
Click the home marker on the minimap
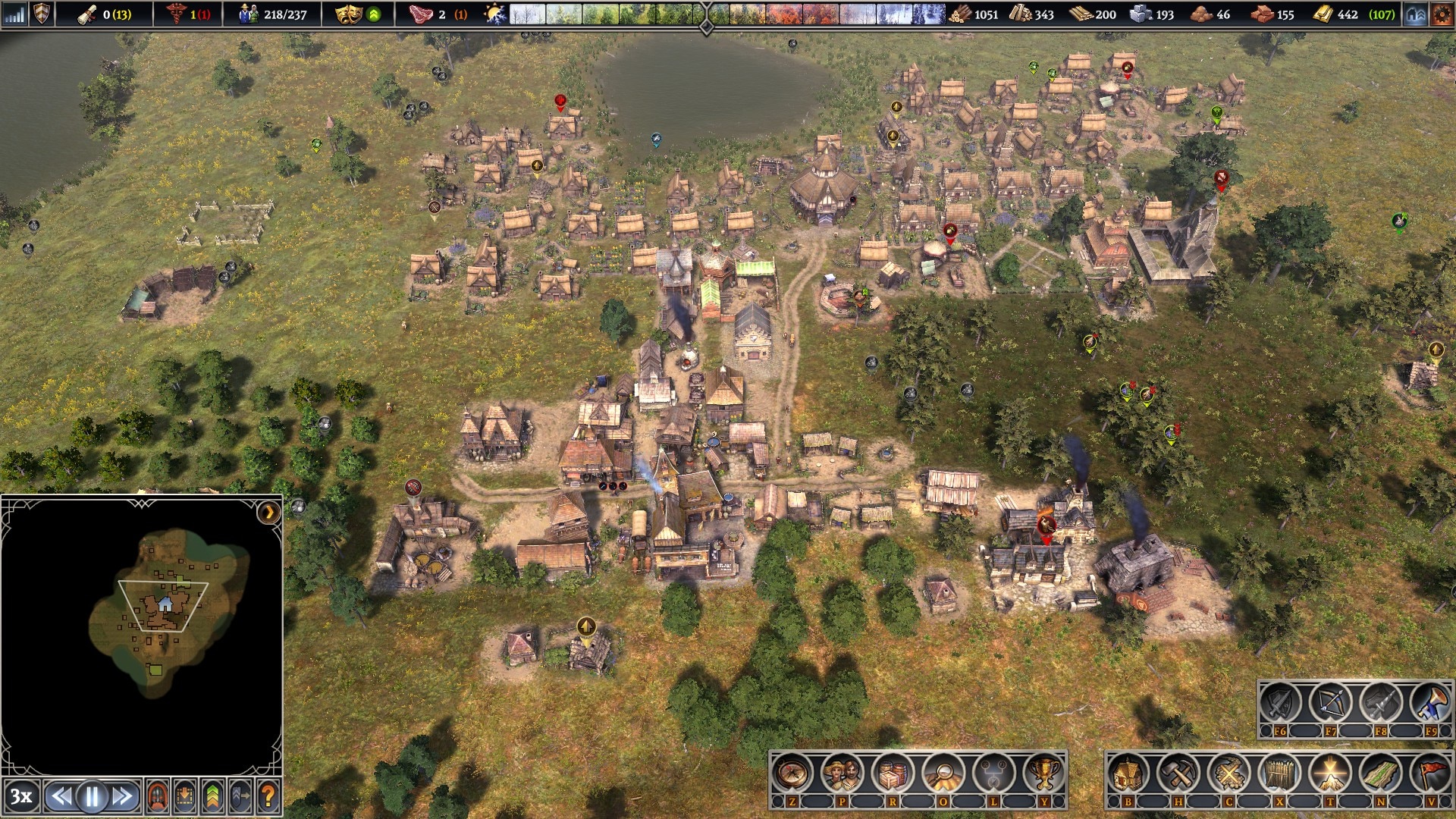[165, 604]
